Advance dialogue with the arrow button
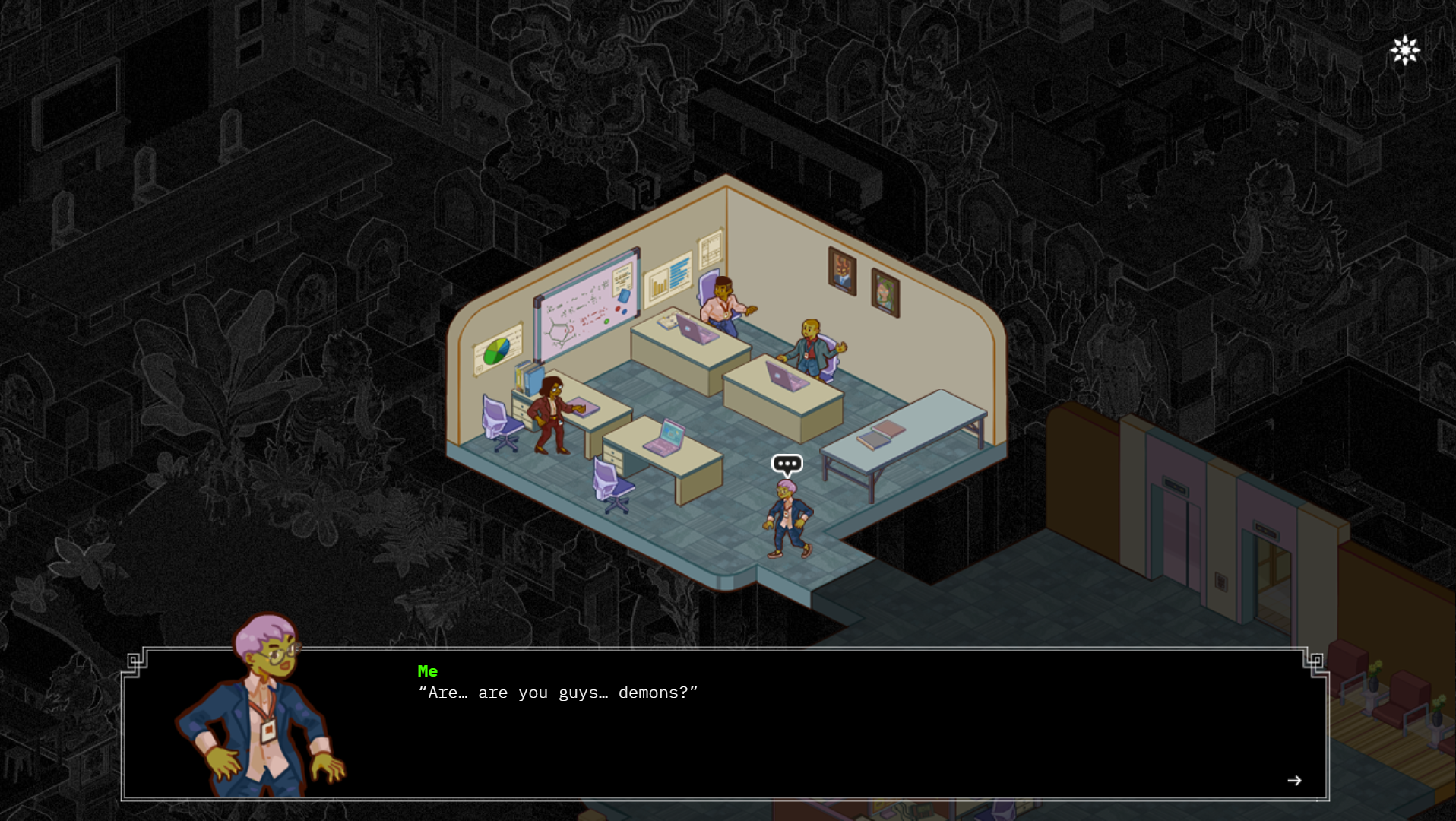The height and width of the screenshot is (821, 1456). [1294, 781]
